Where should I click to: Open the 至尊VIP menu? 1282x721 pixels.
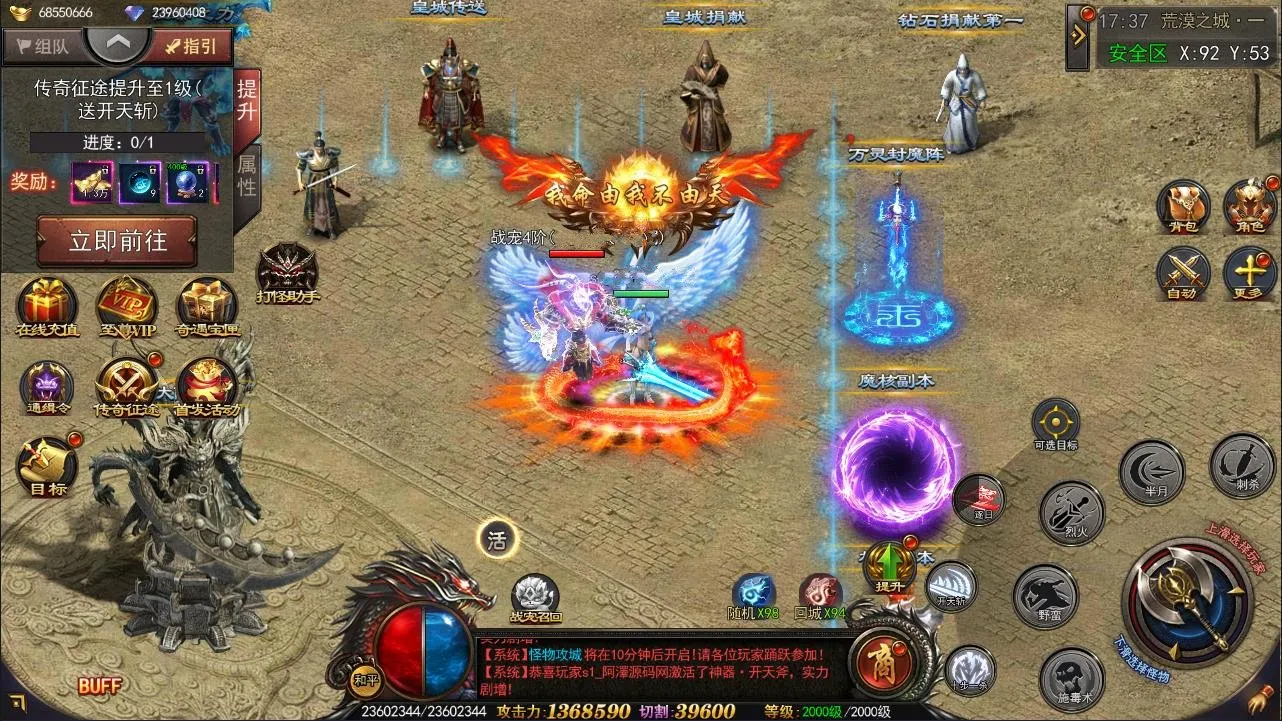[127, 304]
